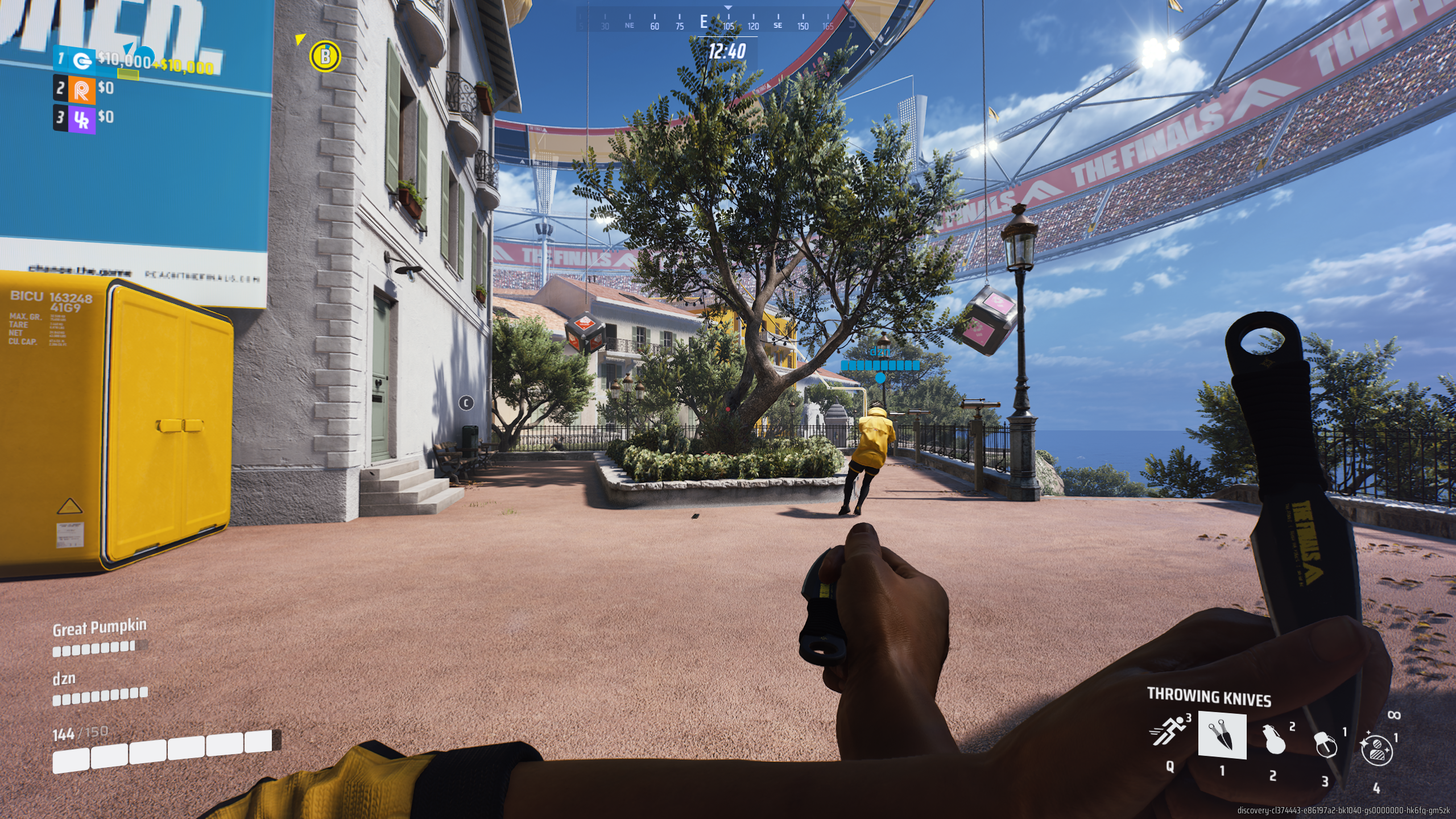
Task: Select the purple UR team logo
Action: click(x=82, y=119)
